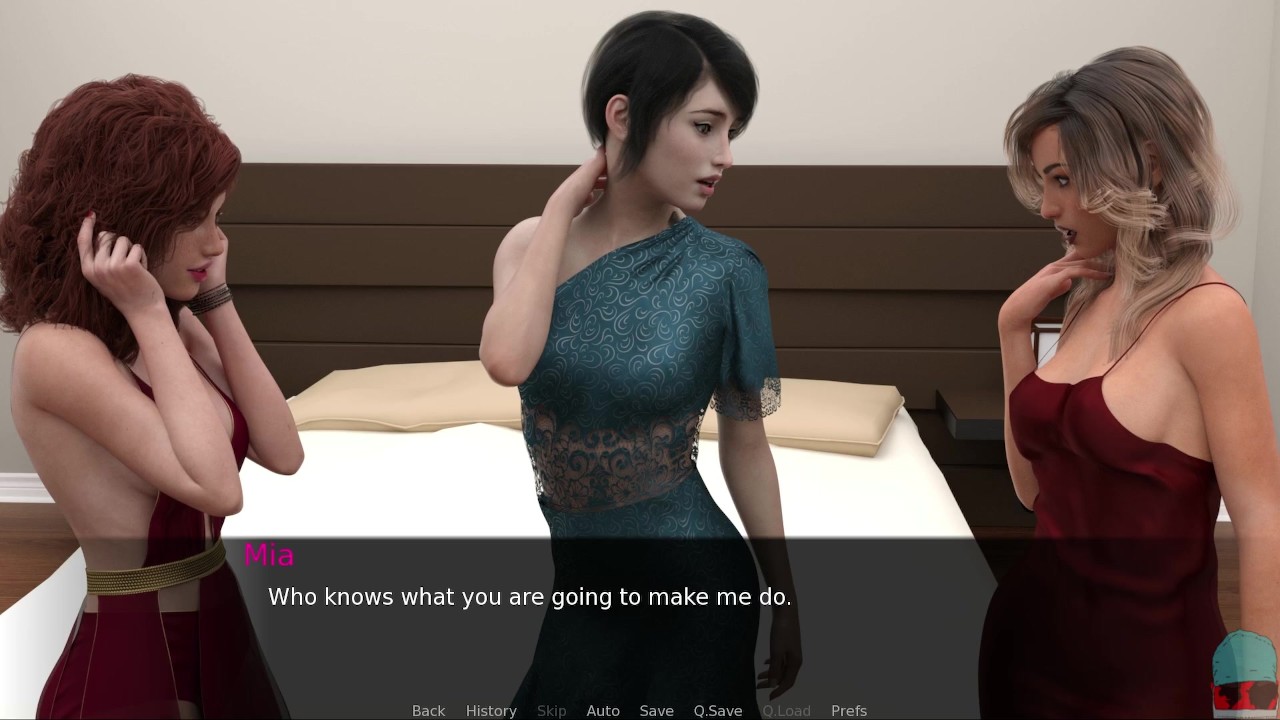Quick save with Q.Save
Viewport: 1280px width, 720px height.
point(718,711)
